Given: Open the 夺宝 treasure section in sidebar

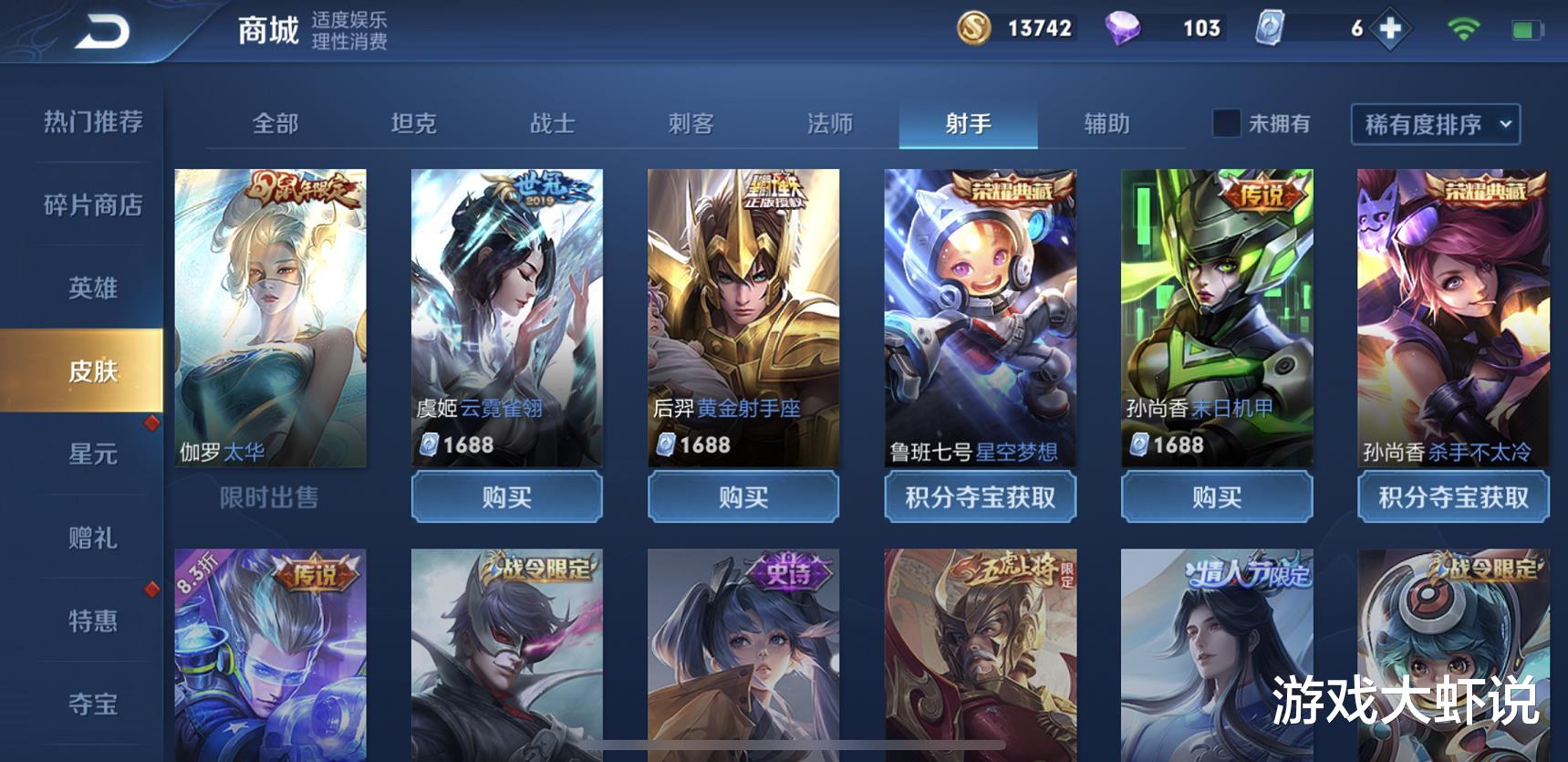Looking at the screenshot, I should click(91, 703).
